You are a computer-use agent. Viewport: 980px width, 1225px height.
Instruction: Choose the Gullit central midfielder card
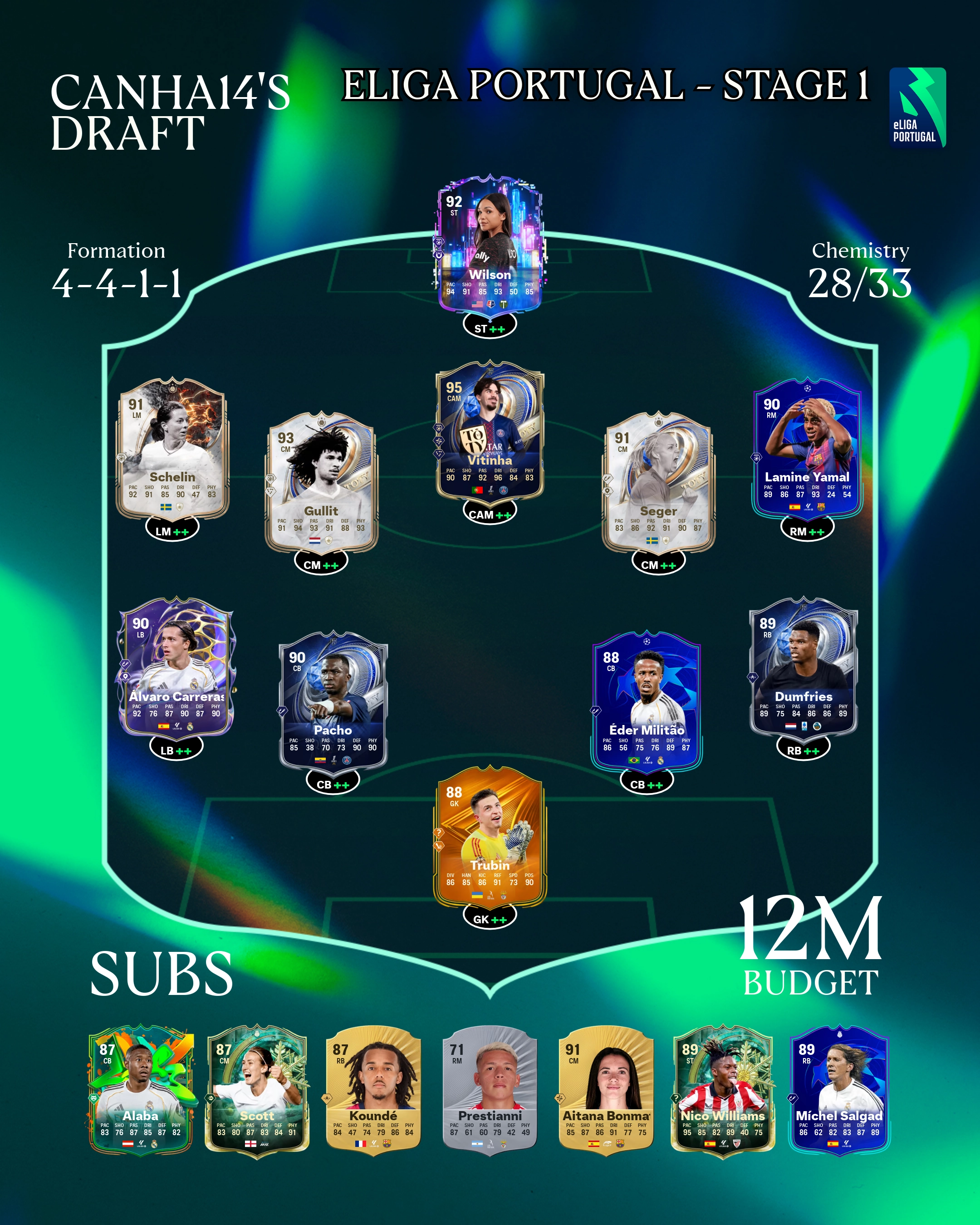coord(321,483)
